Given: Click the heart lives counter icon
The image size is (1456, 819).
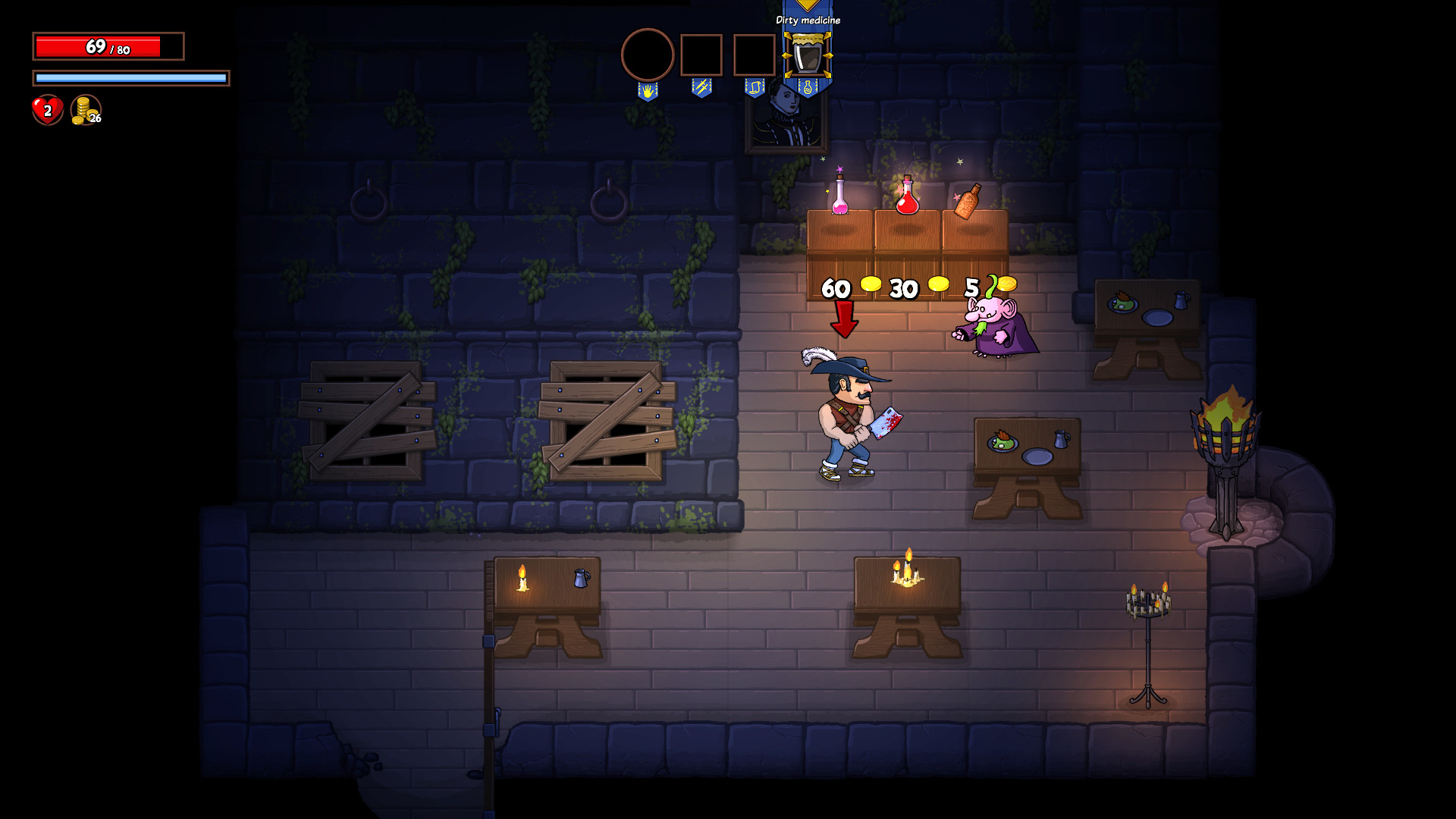Looking at the screenshot, I should [x=46, y=111].
